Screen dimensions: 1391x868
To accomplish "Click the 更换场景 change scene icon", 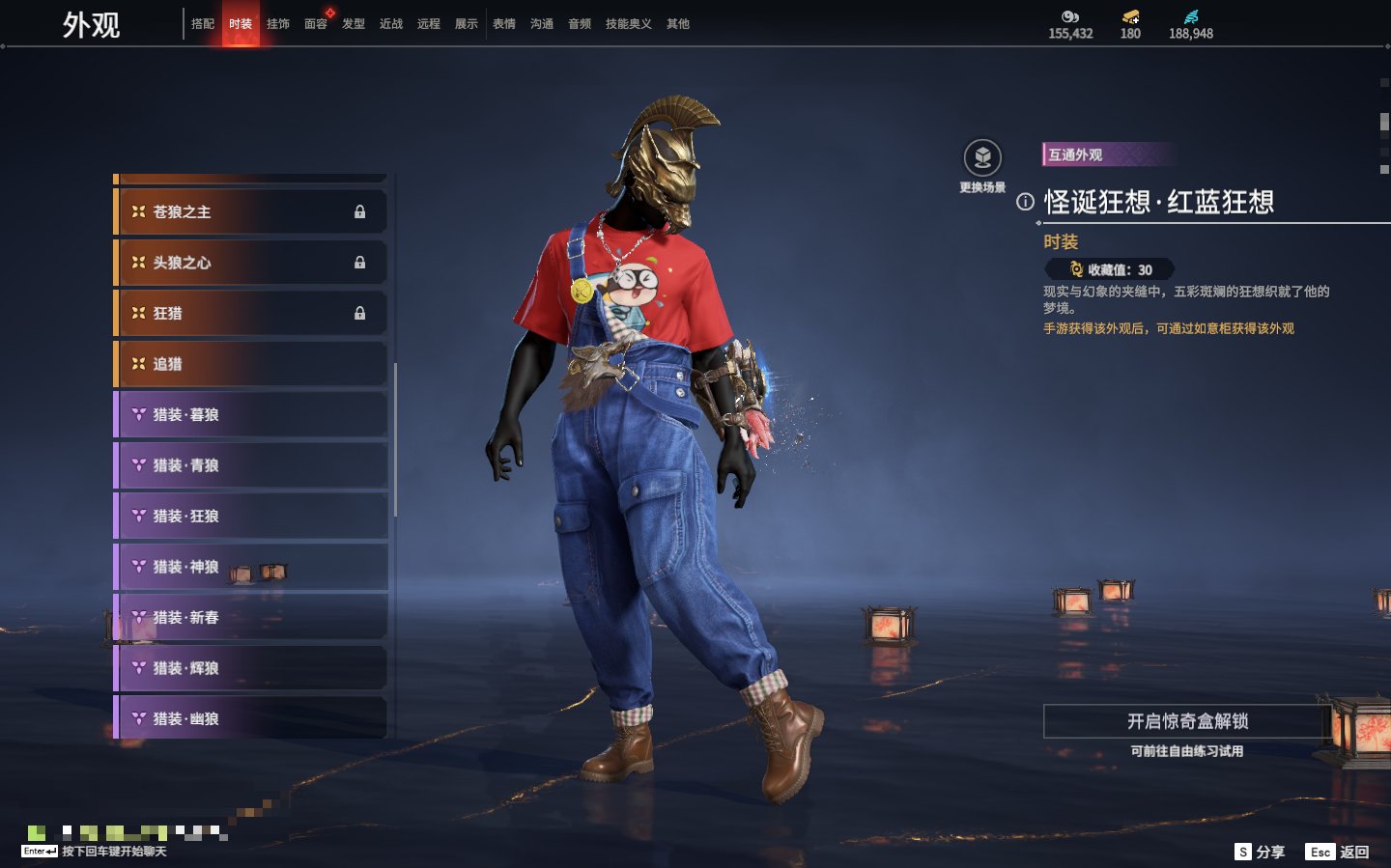I will click(982, 158).
